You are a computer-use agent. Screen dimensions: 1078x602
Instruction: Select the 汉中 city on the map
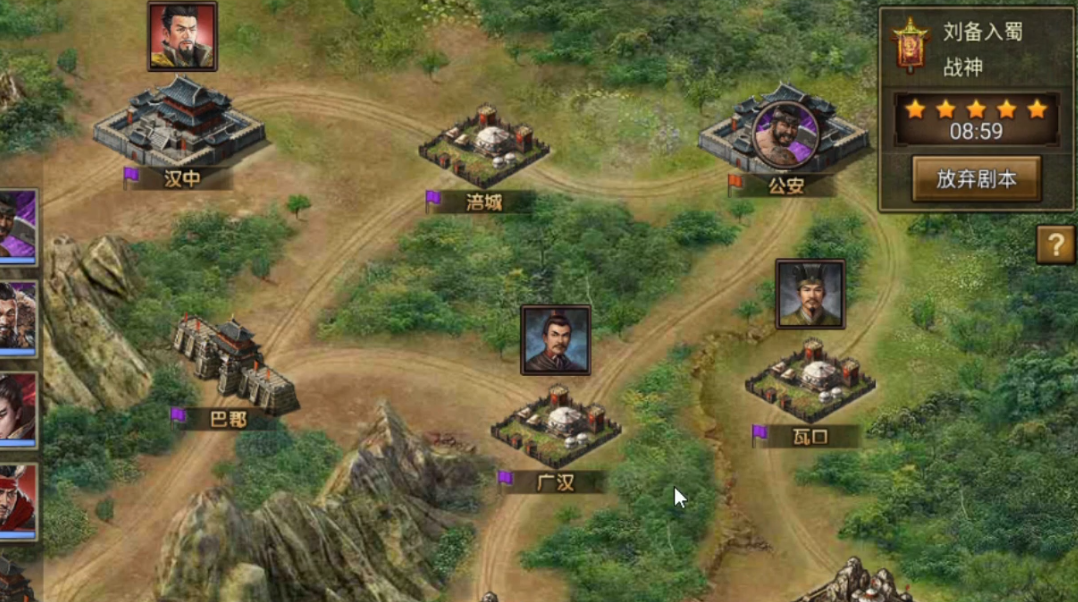pos(180,124)
